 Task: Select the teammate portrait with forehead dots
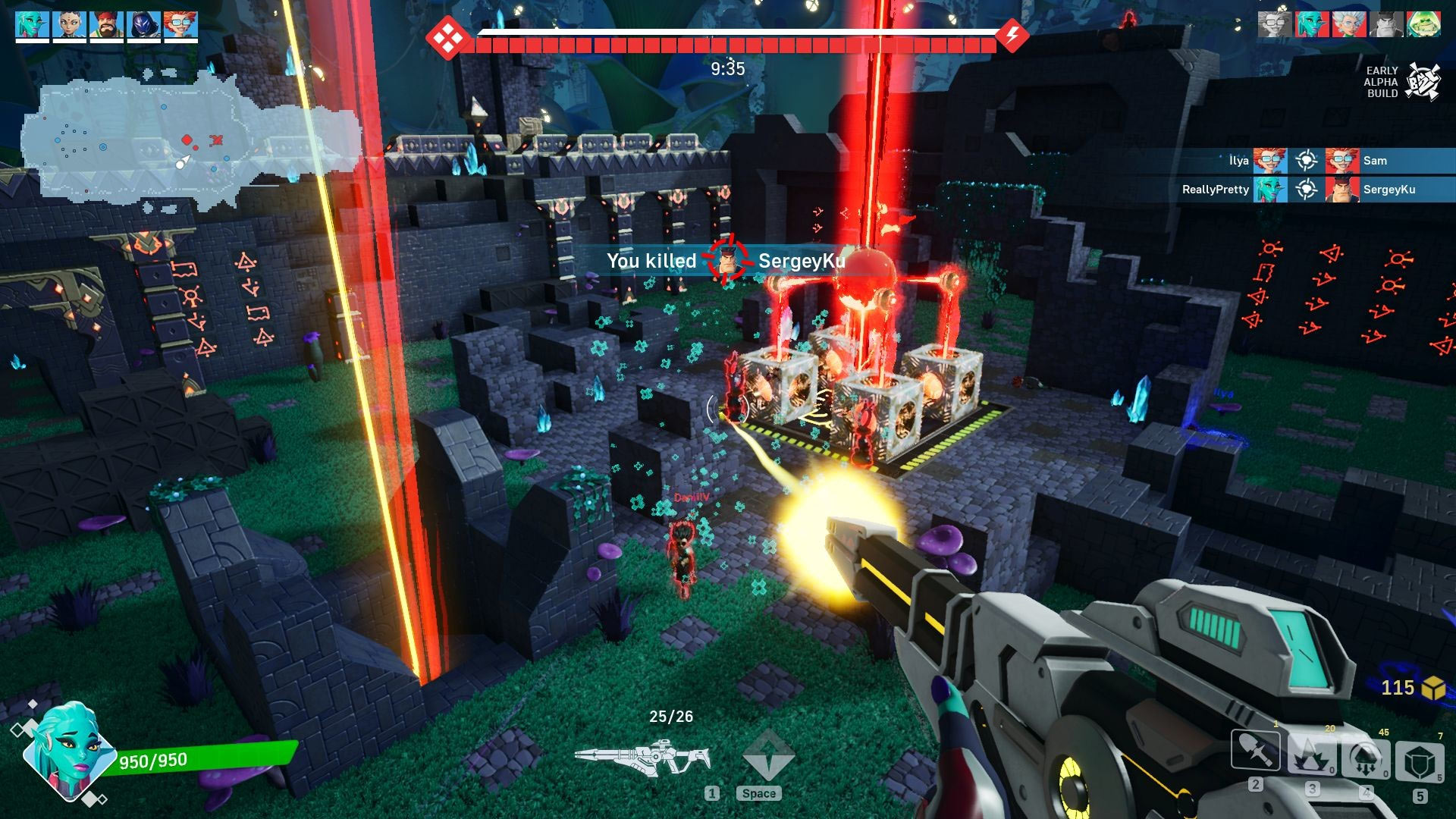click(x=69, y=24)
